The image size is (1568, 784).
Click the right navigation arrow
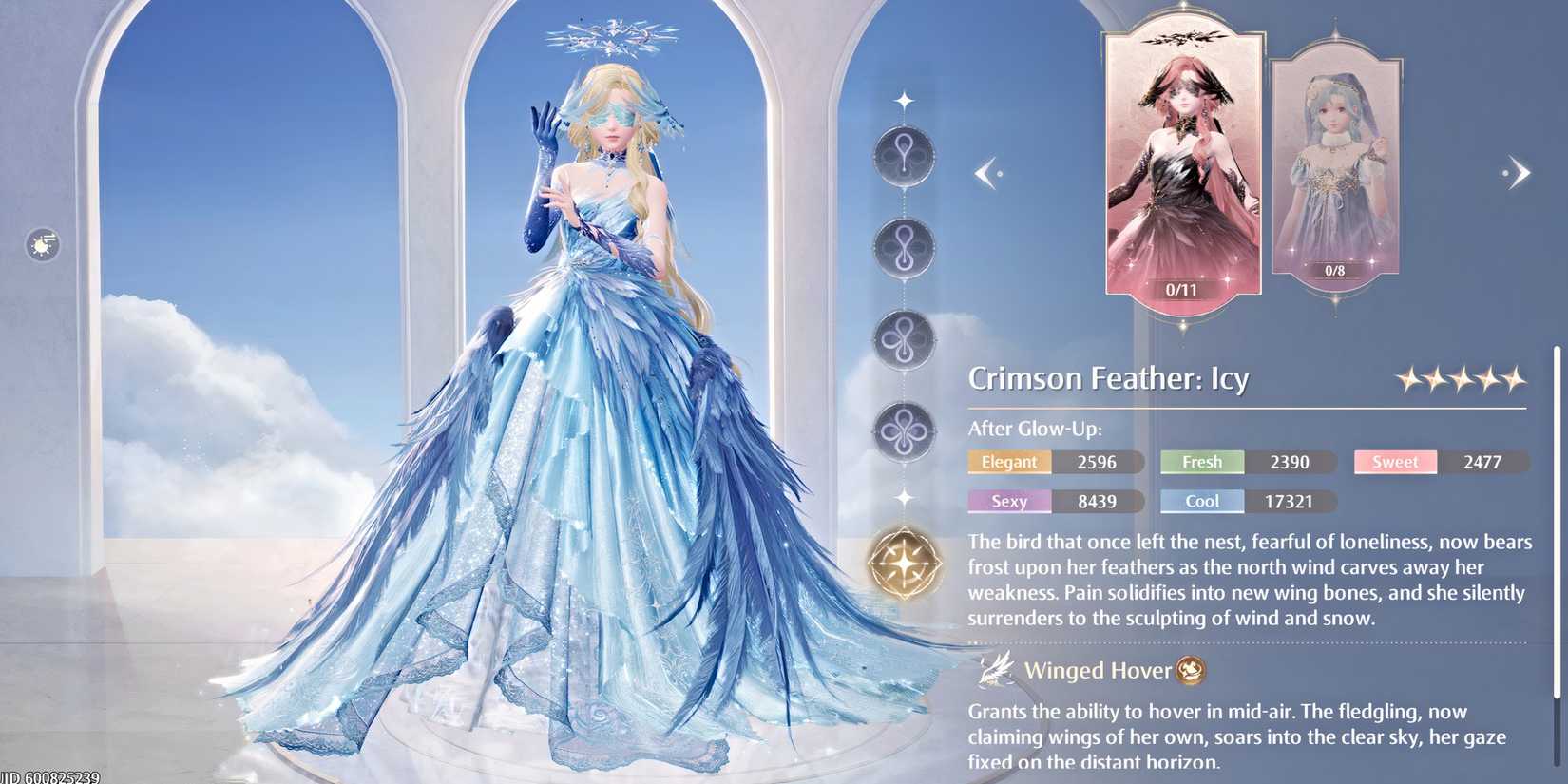[x=1520, y=172]
